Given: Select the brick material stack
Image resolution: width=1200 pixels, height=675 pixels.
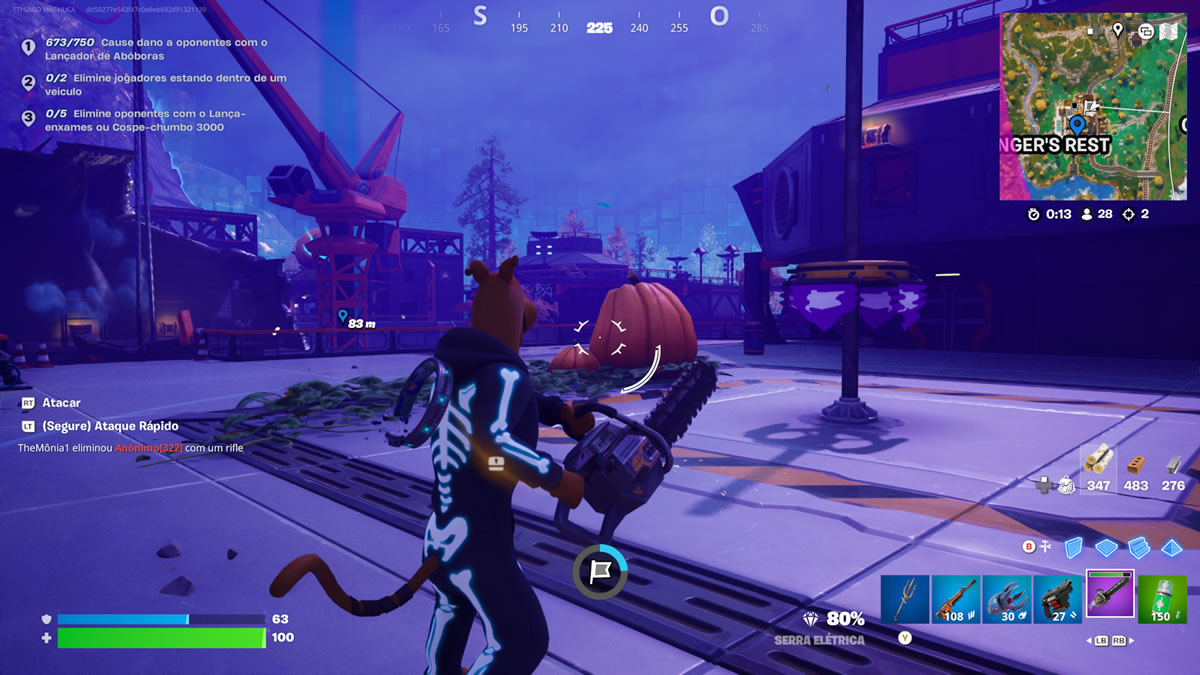Looking at the screenshot, I should pyautogui.click(x=1136, y=468).
